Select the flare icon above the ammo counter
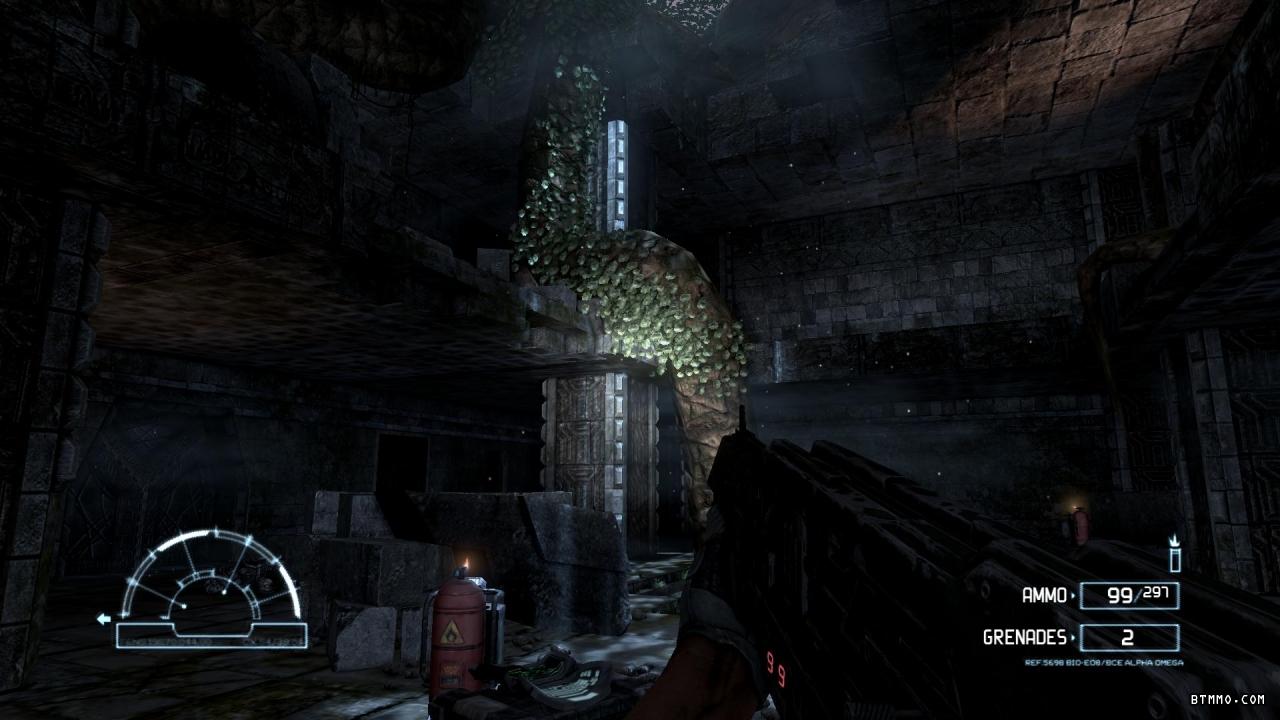 click(x=1175, y=554)
